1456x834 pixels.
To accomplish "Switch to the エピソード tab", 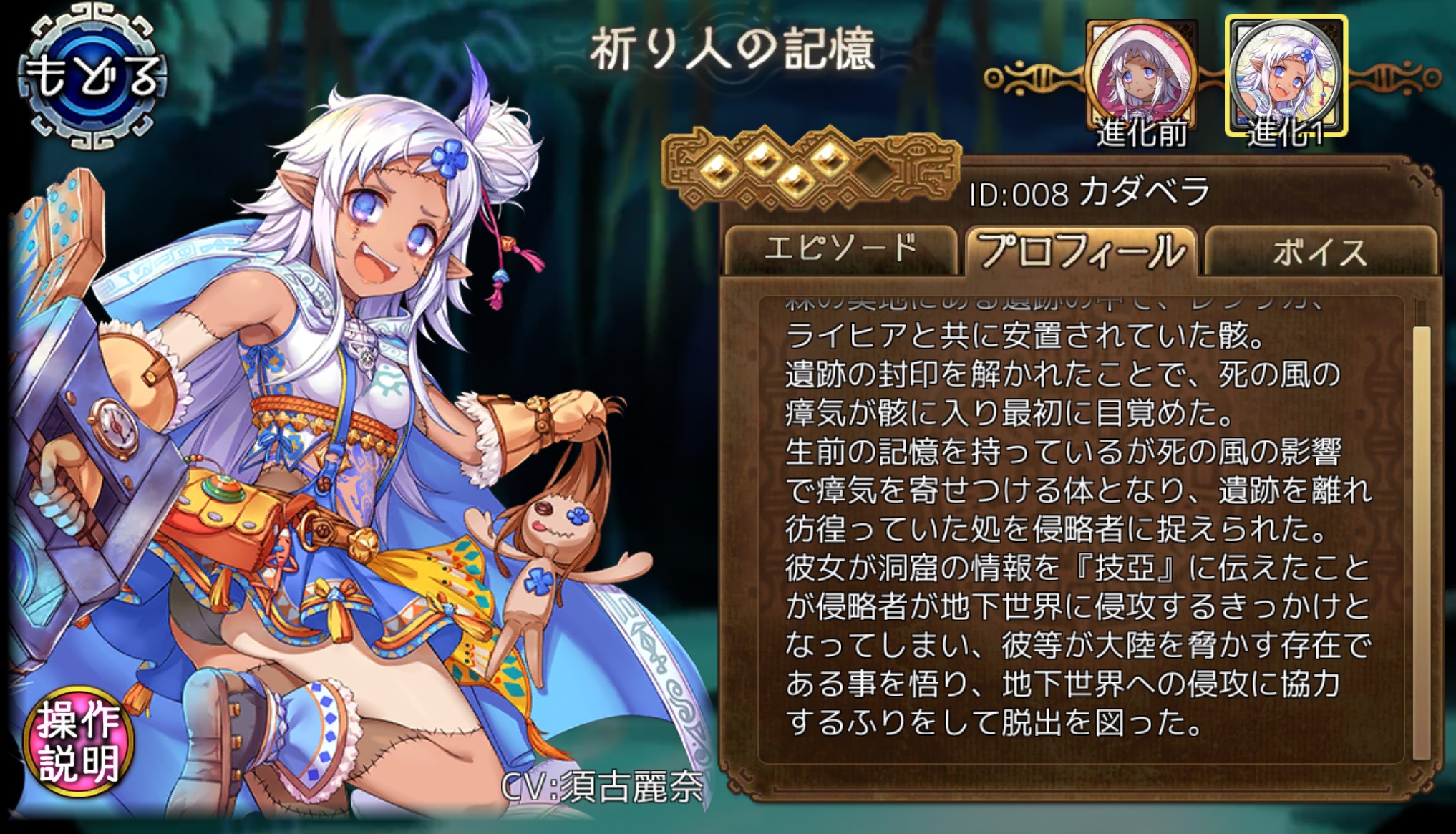I will 840,248.
